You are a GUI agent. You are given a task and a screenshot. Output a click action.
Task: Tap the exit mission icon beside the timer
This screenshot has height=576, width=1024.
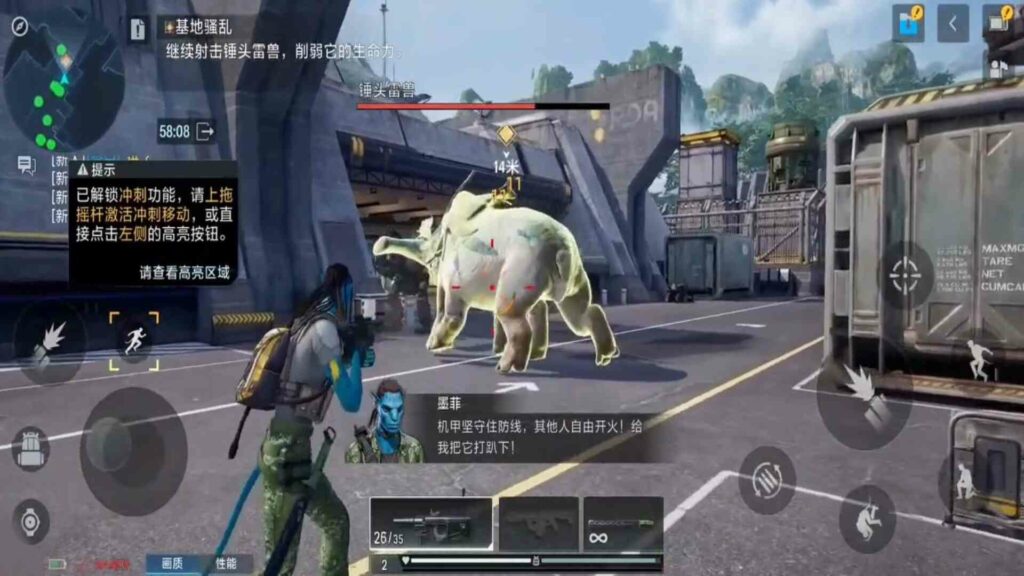[205, 131]
